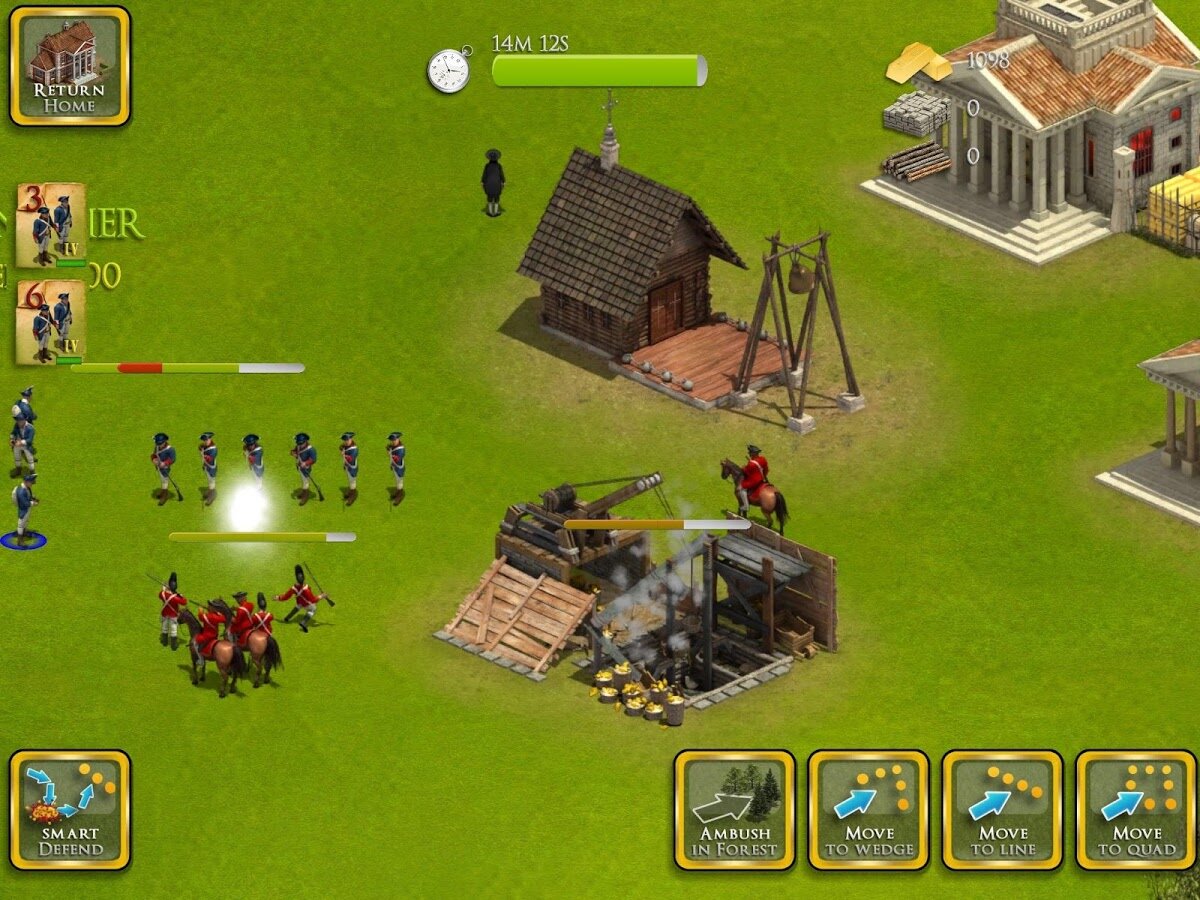Screen dimensions: 1200x900
Task: Select the unit card numbered 6
Action: pos(50,322)
